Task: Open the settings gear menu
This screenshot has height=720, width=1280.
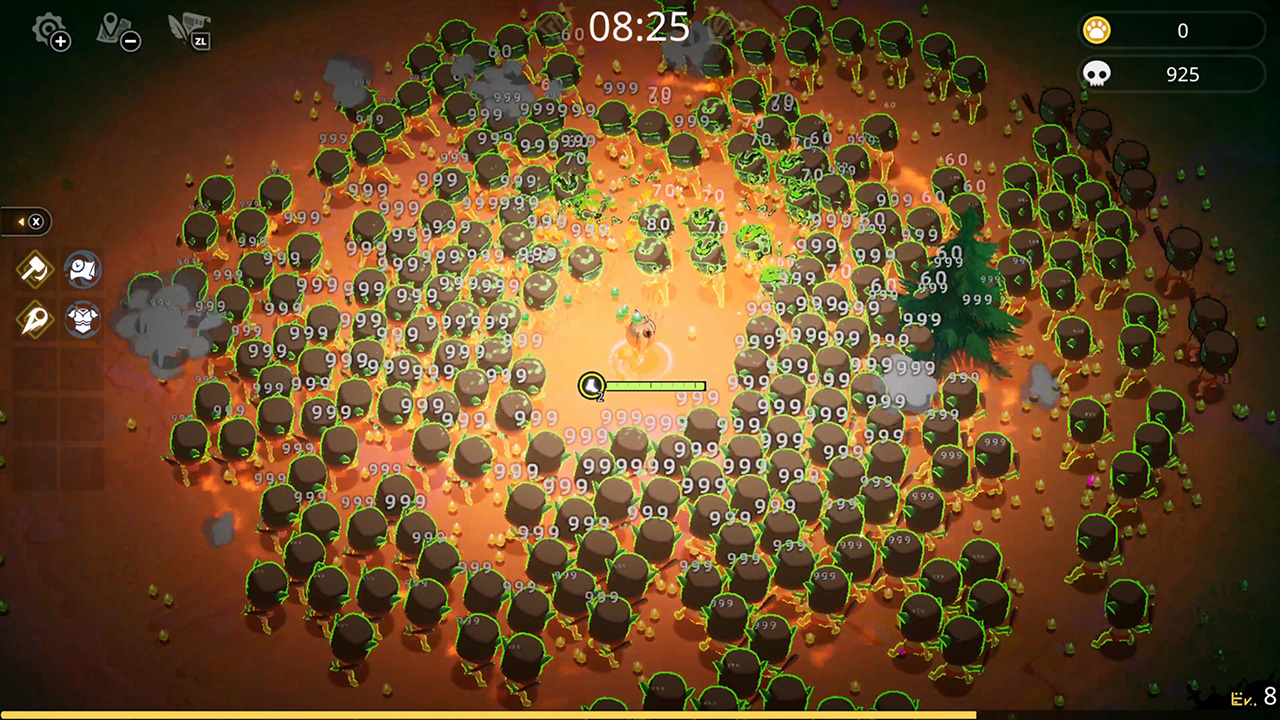Action: [x=48, y=30]
